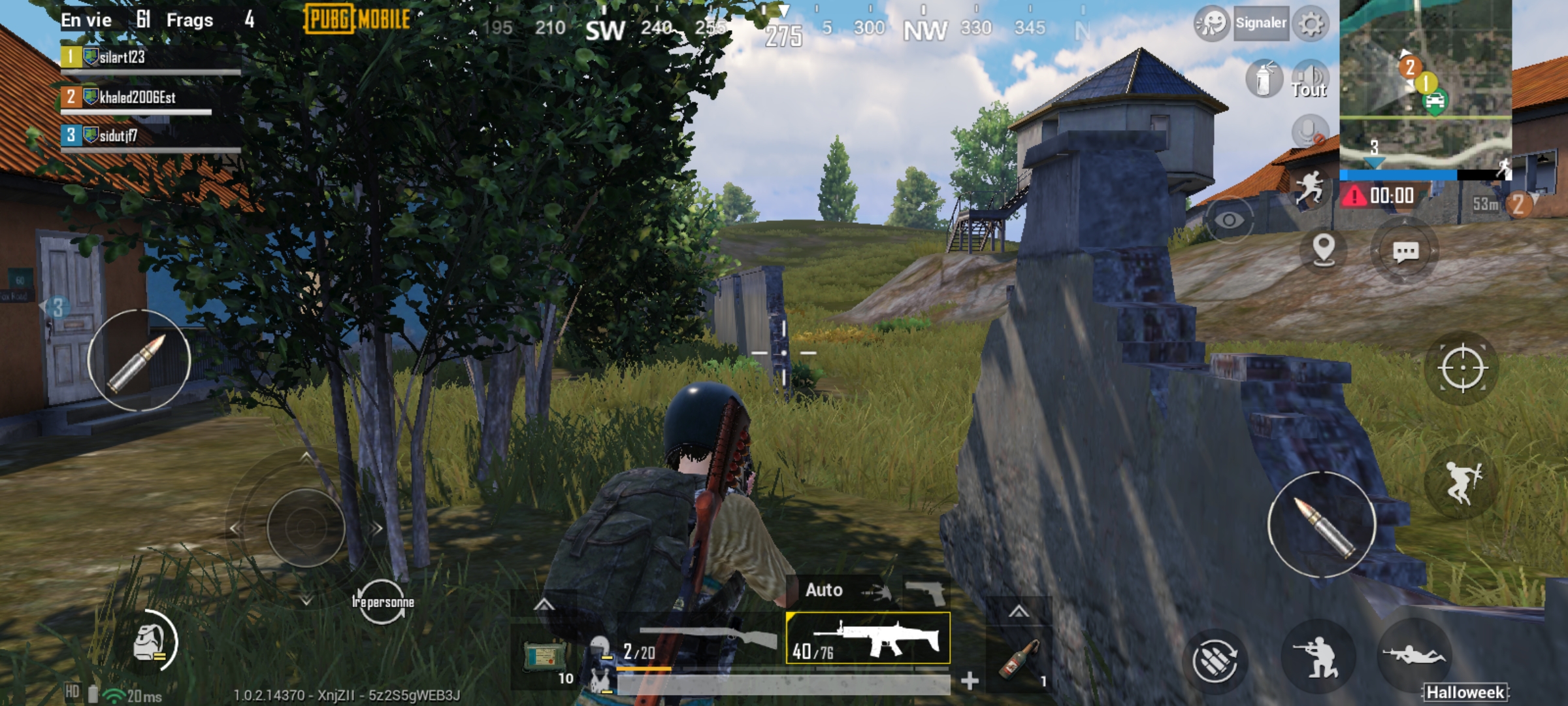Aim down sights with crosshair button

pyautogui.click(x=1462, y=368)
